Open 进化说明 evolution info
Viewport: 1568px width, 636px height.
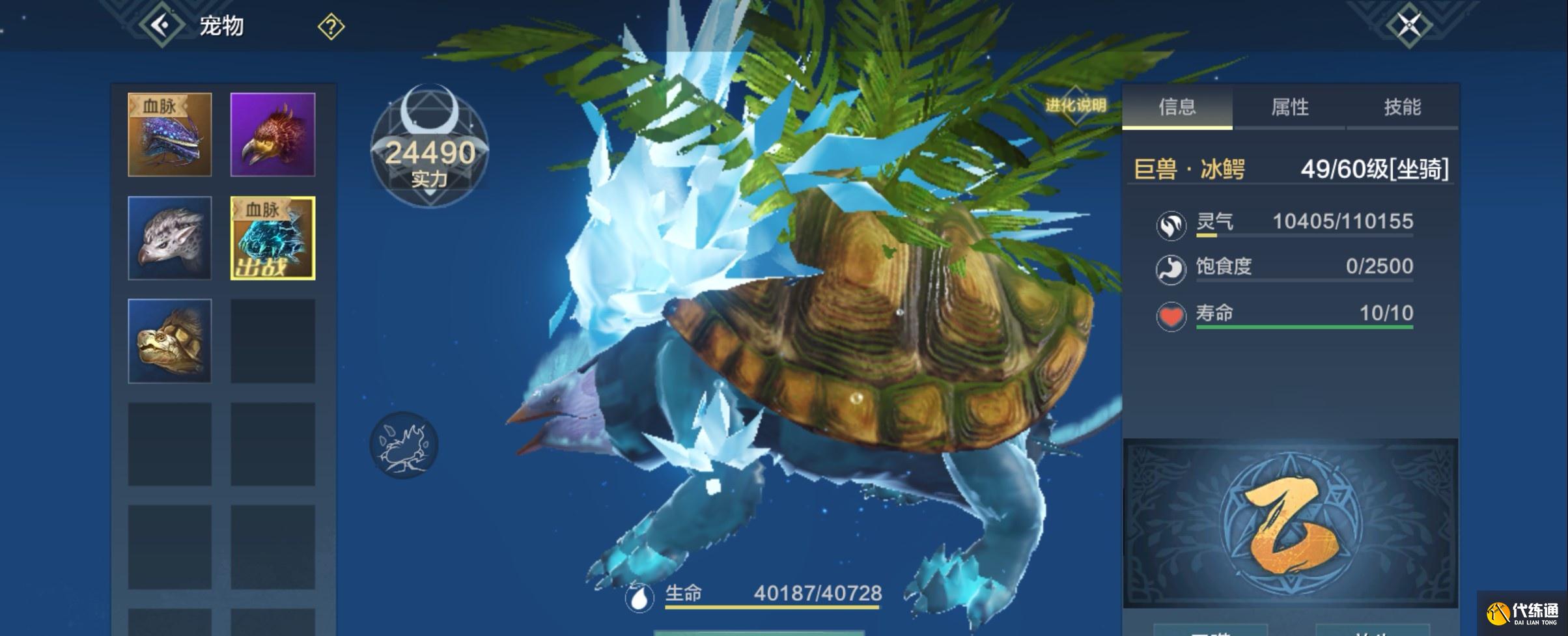[x=1076, y=105]
